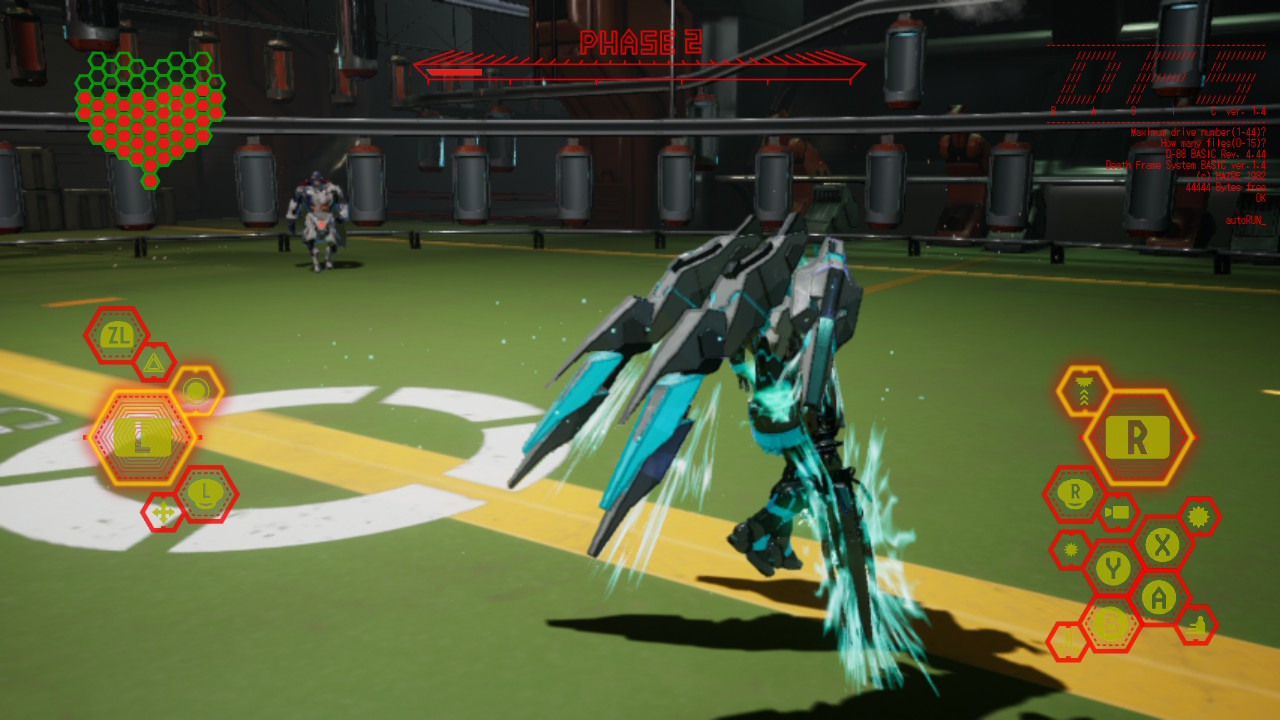Click the jet thruster icon in the bottom-right cluster
The height and width of the screenshot is (720, 1280).
(1067, 641)
